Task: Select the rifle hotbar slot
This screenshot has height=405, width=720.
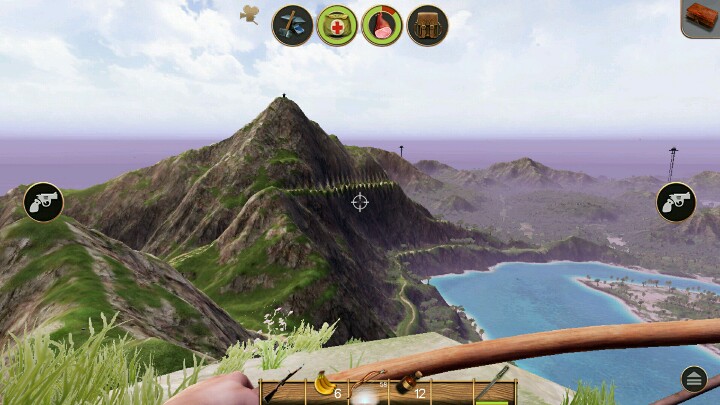Action: pos(281,387)
